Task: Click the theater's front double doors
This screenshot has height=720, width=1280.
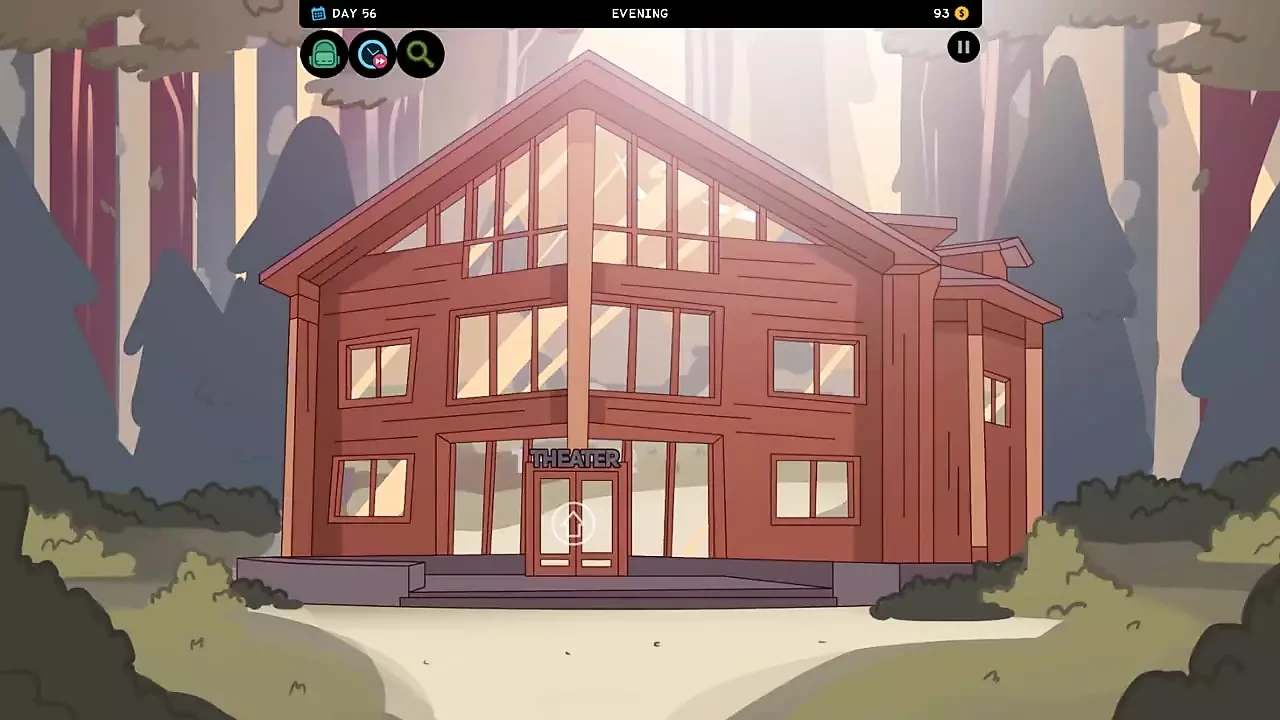Action: coord(574,530)
